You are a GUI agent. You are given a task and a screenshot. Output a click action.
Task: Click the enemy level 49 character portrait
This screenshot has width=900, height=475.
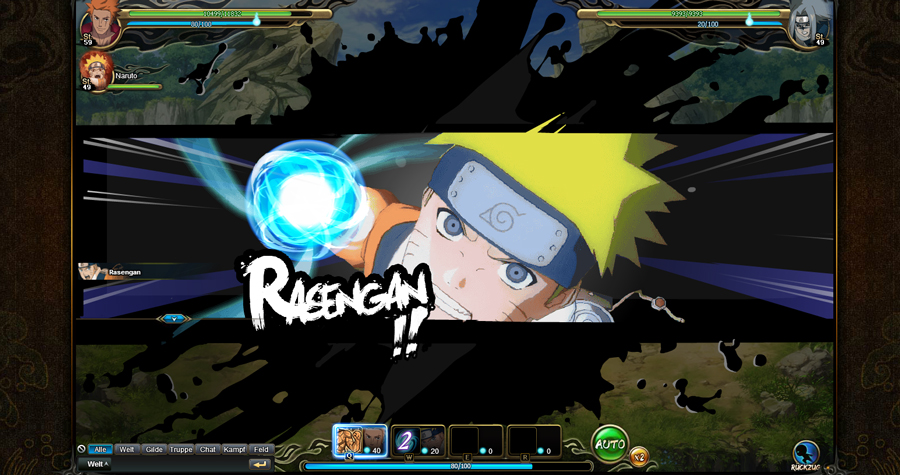pyautogui.click(x=806, y=24)
